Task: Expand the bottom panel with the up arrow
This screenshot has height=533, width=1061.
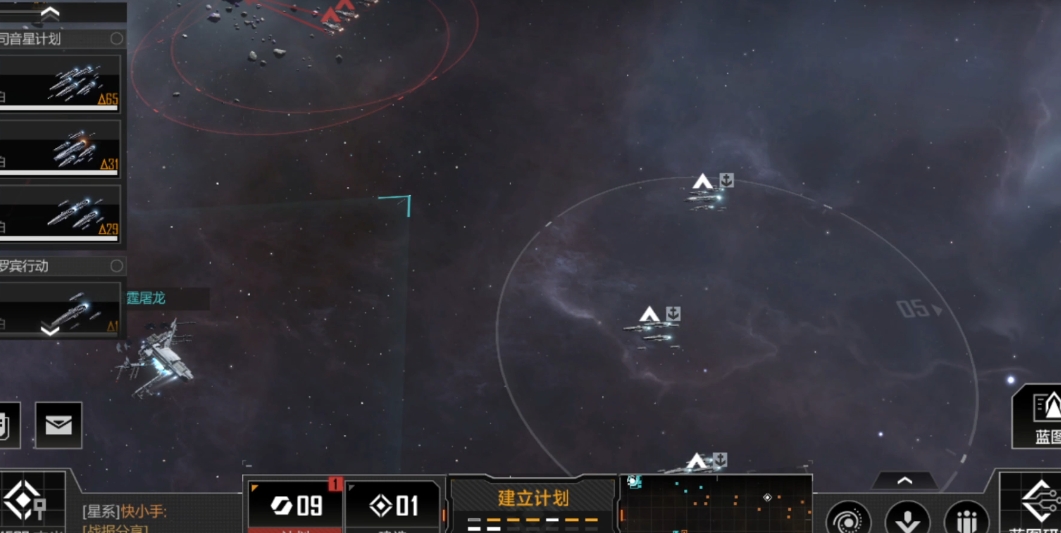Action: [x=904, y=481]
